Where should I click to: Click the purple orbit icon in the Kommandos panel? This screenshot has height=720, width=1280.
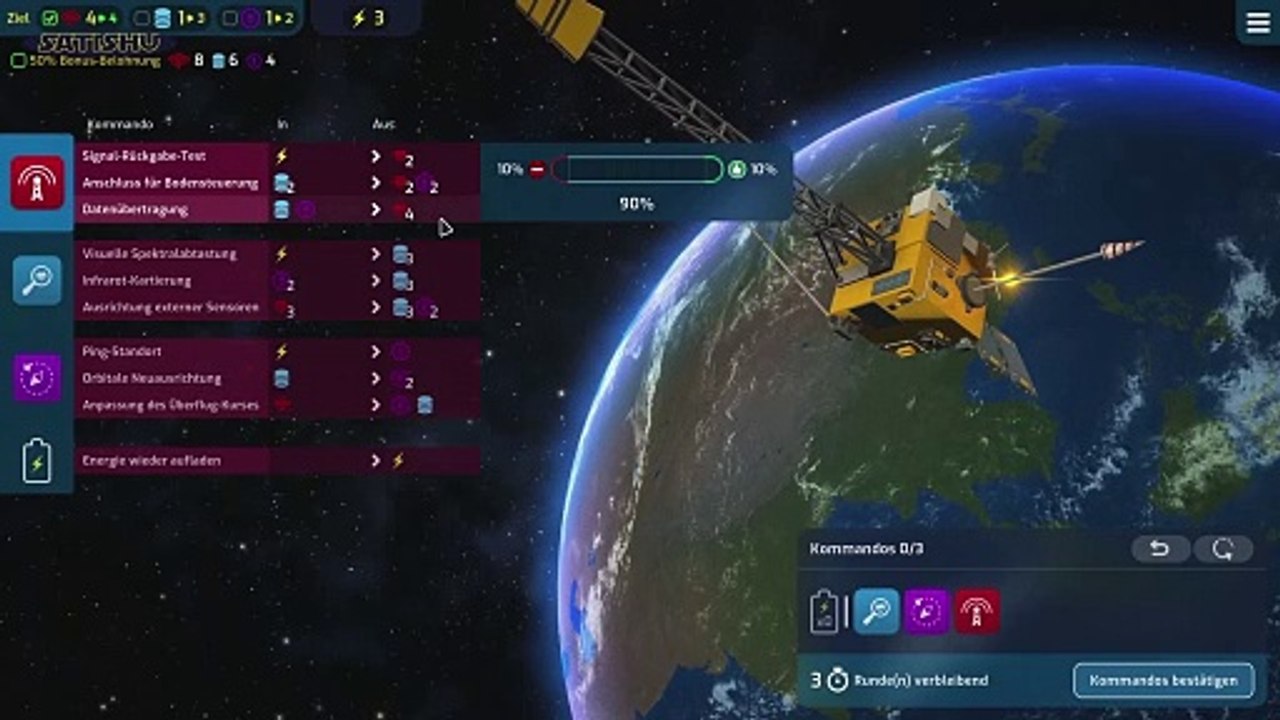point(927,611)
